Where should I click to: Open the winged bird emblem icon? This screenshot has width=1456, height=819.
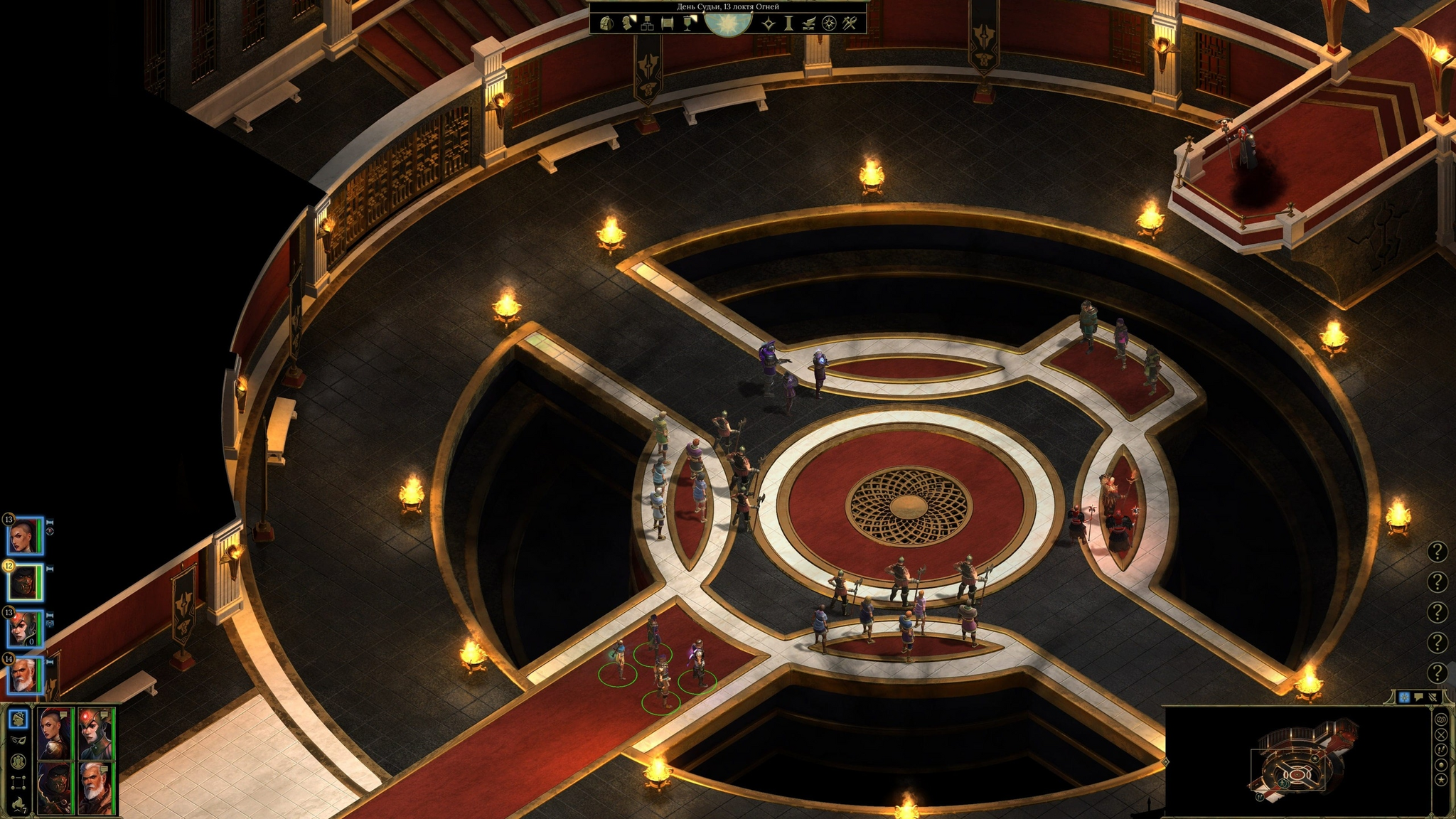tap(809, 23)
